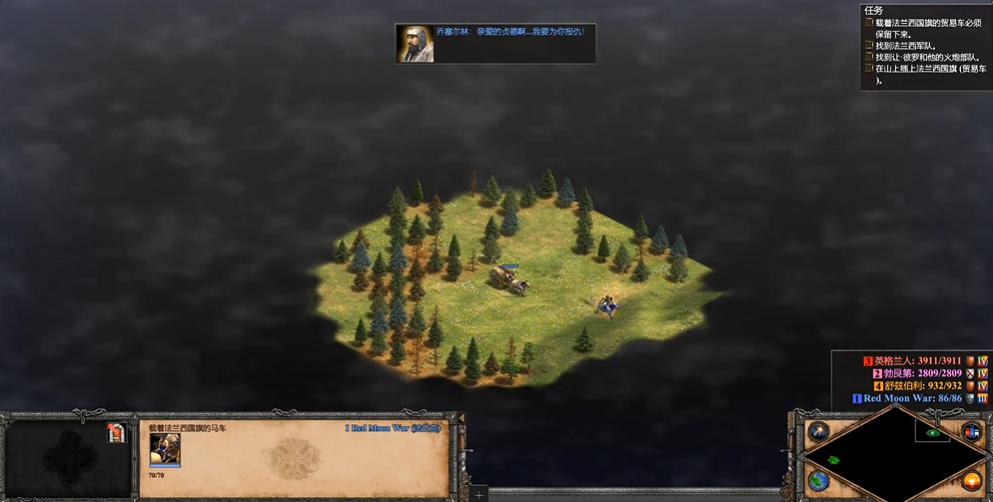Trigger the flare signal button beside the minimap
The image size is (993, 502).
pyautogui.click(x=819, y=432)
